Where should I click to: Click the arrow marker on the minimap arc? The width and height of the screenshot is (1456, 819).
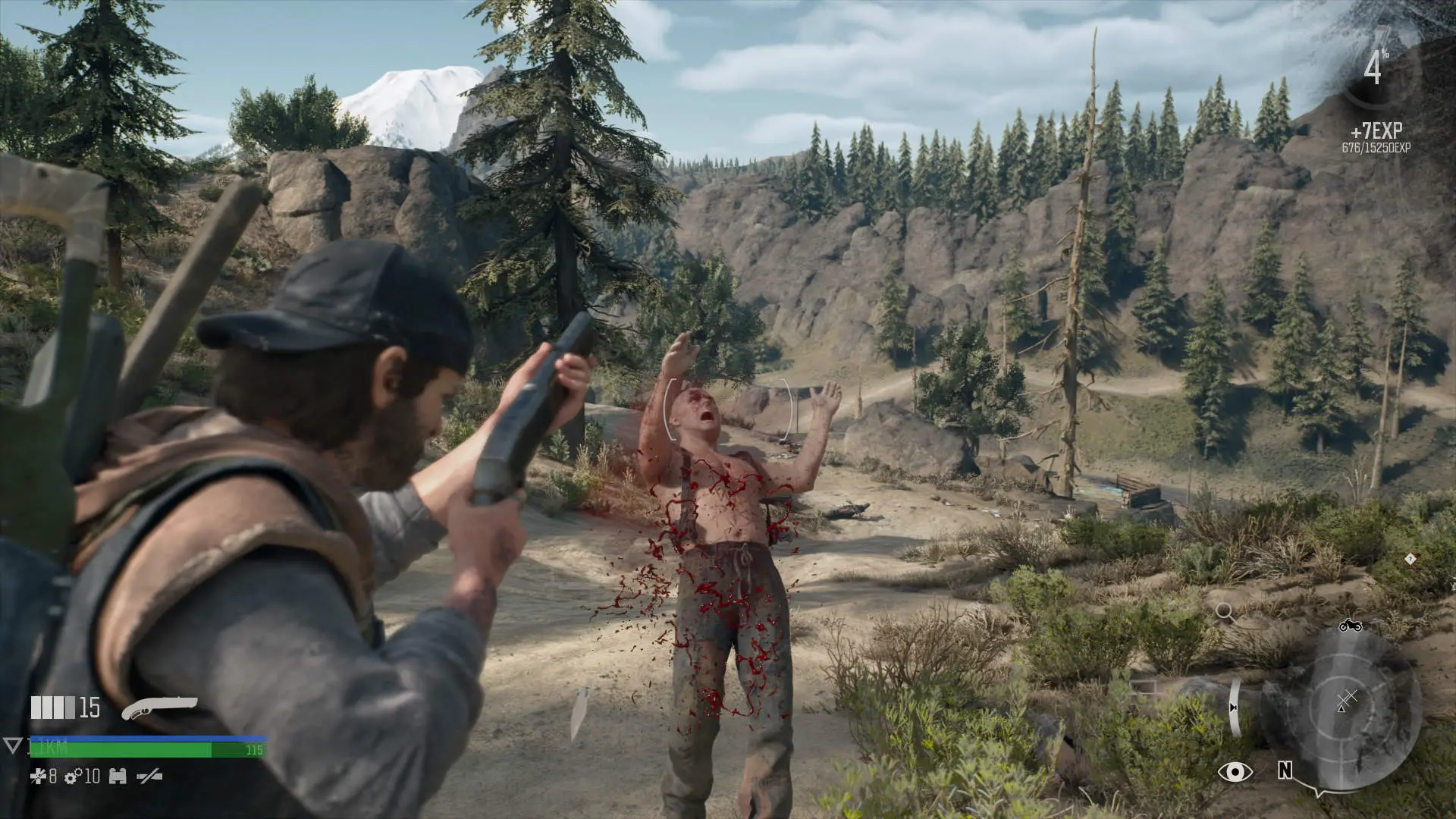(1233, 707)
